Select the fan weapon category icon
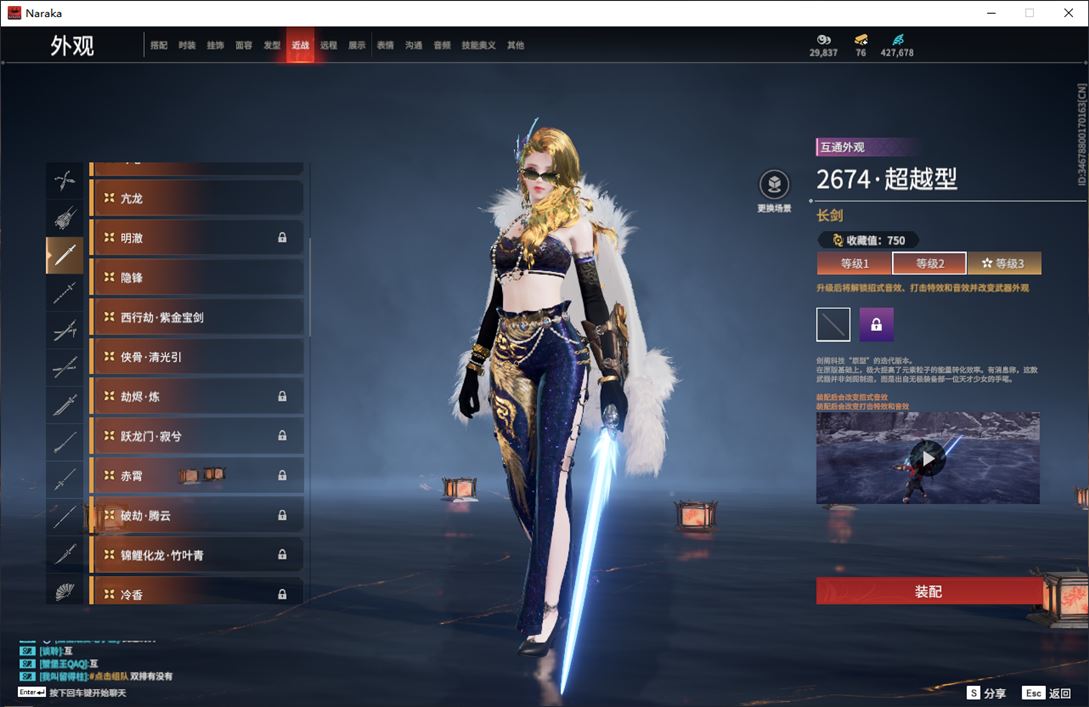1089x707 pixels. click(x=65, y=592)
